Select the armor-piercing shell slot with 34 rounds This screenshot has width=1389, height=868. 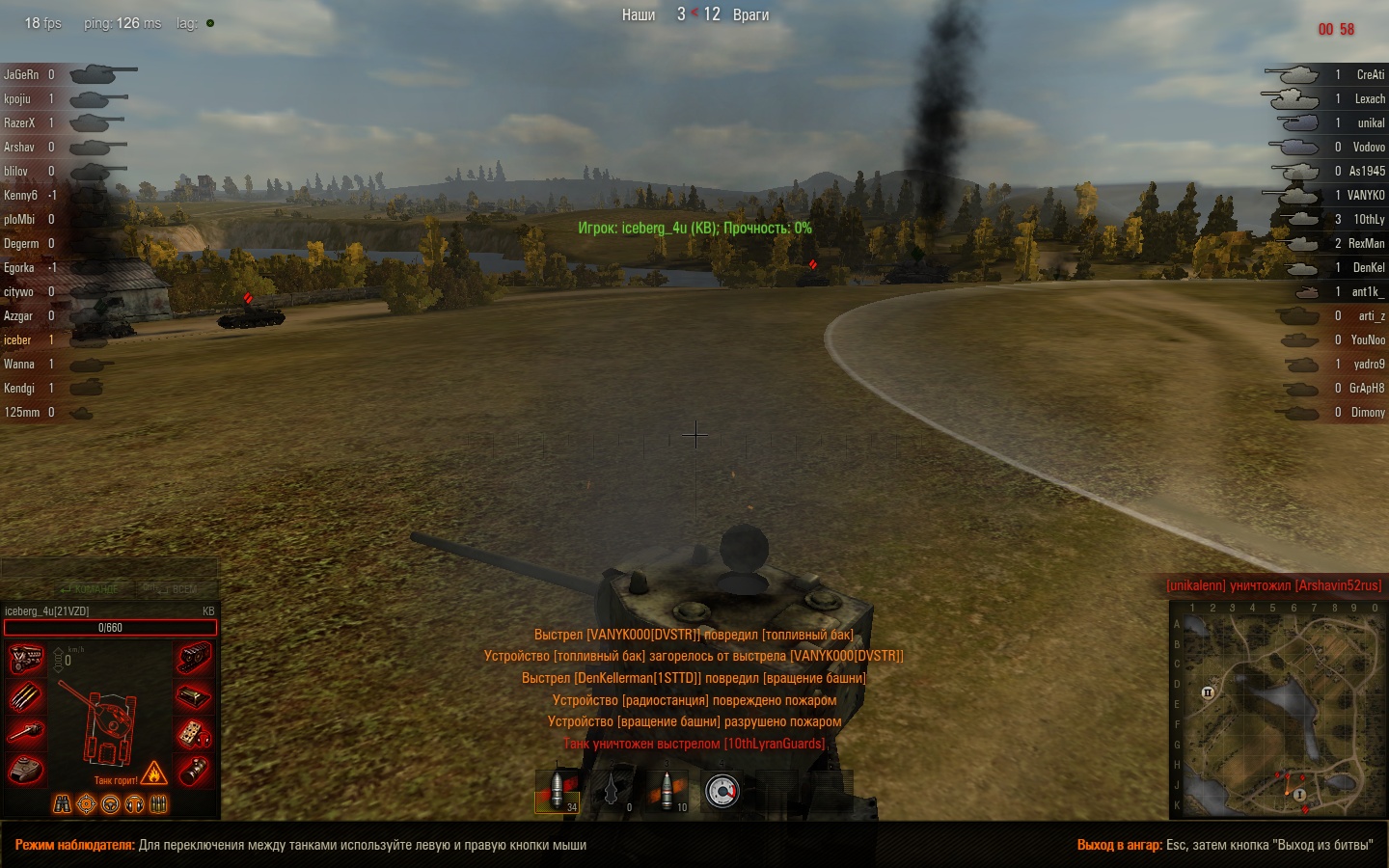pyautogui.click(x=558, y=790)
